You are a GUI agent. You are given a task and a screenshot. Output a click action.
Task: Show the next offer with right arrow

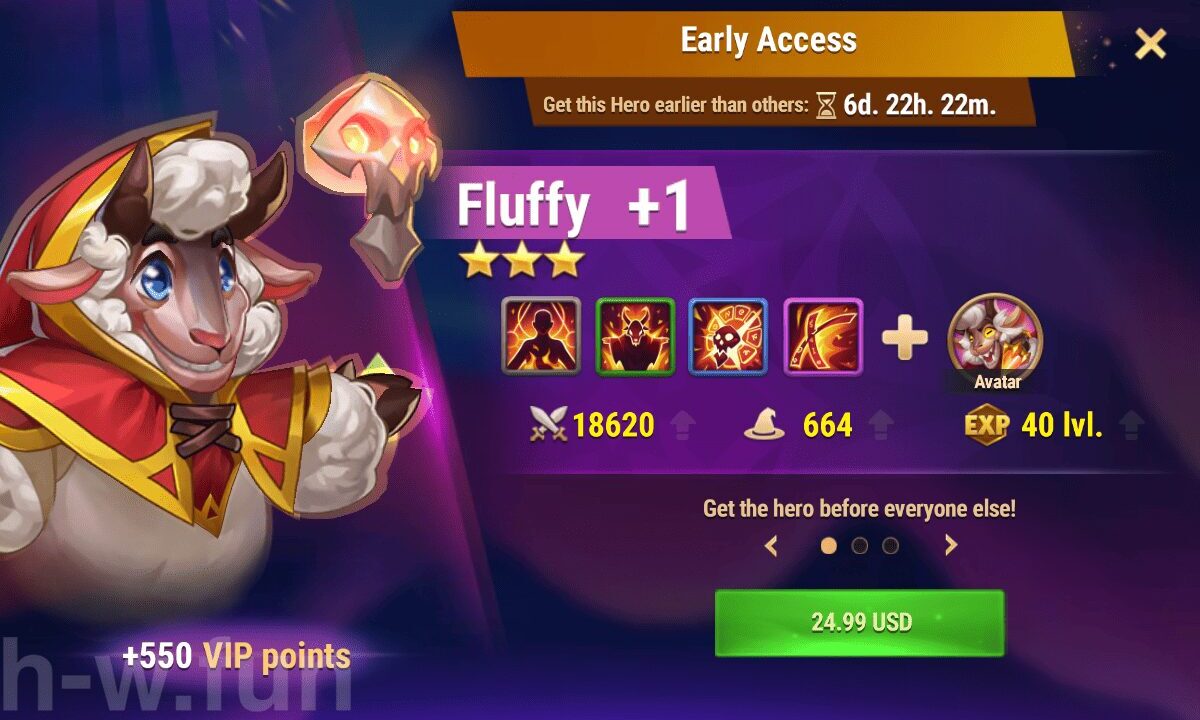pyautogui.click(x=950, y=545)
